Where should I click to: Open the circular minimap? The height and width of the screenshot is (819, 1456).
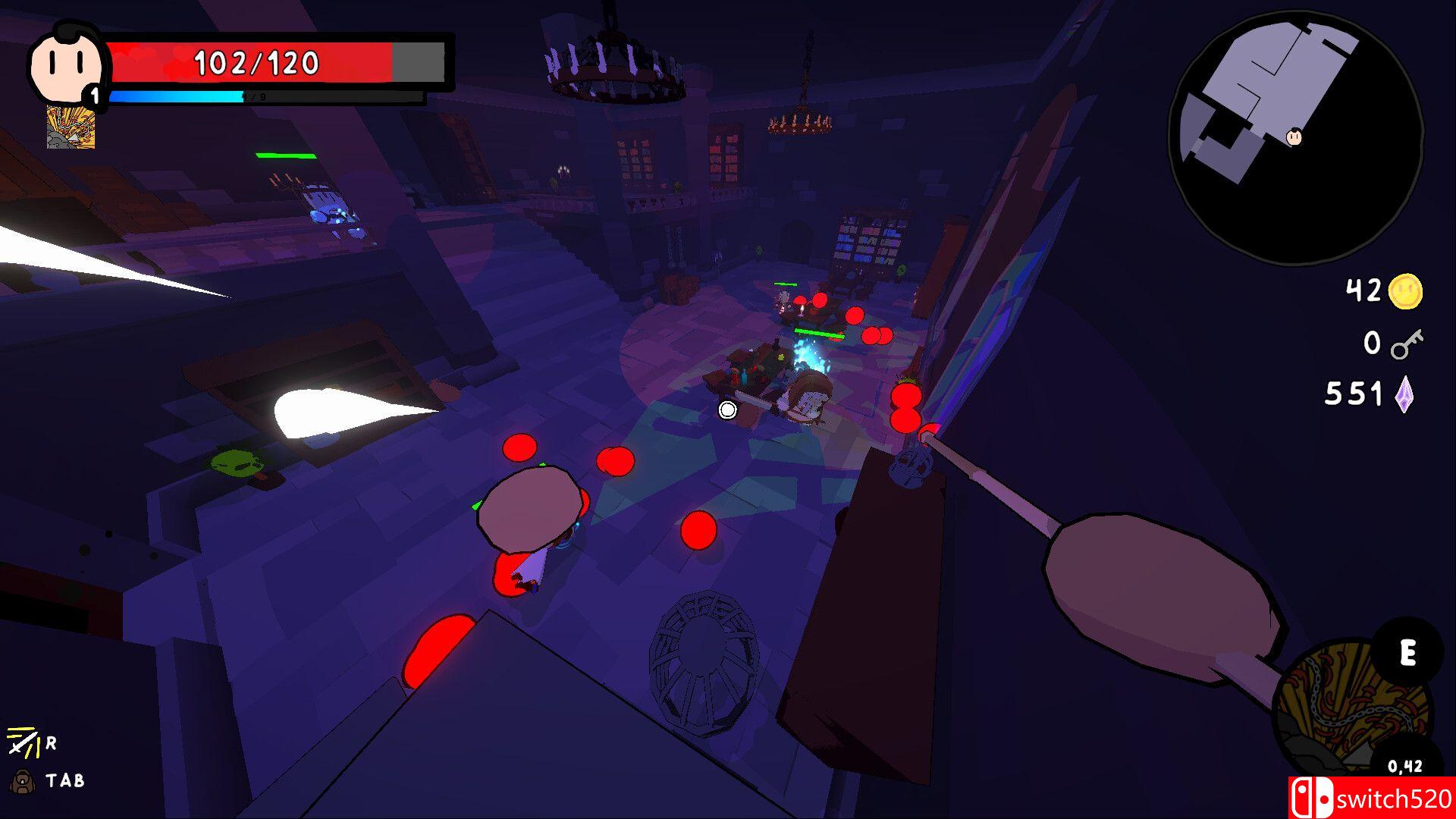[1295, 138]
